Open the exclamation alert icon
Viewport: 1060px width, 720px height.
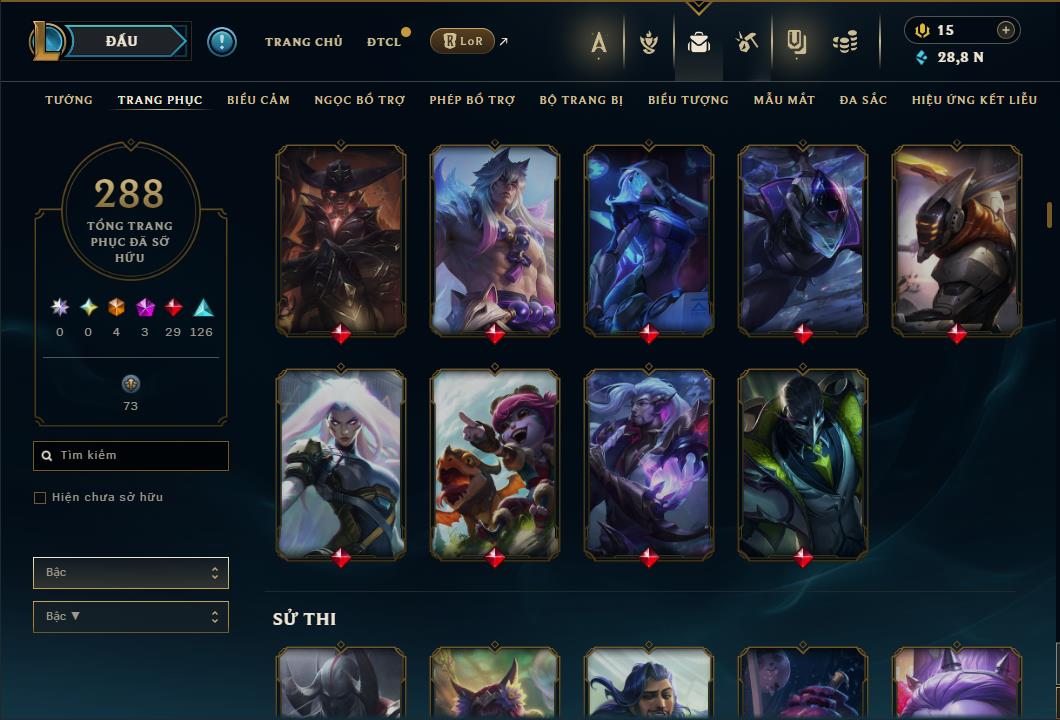coord(222,41)
